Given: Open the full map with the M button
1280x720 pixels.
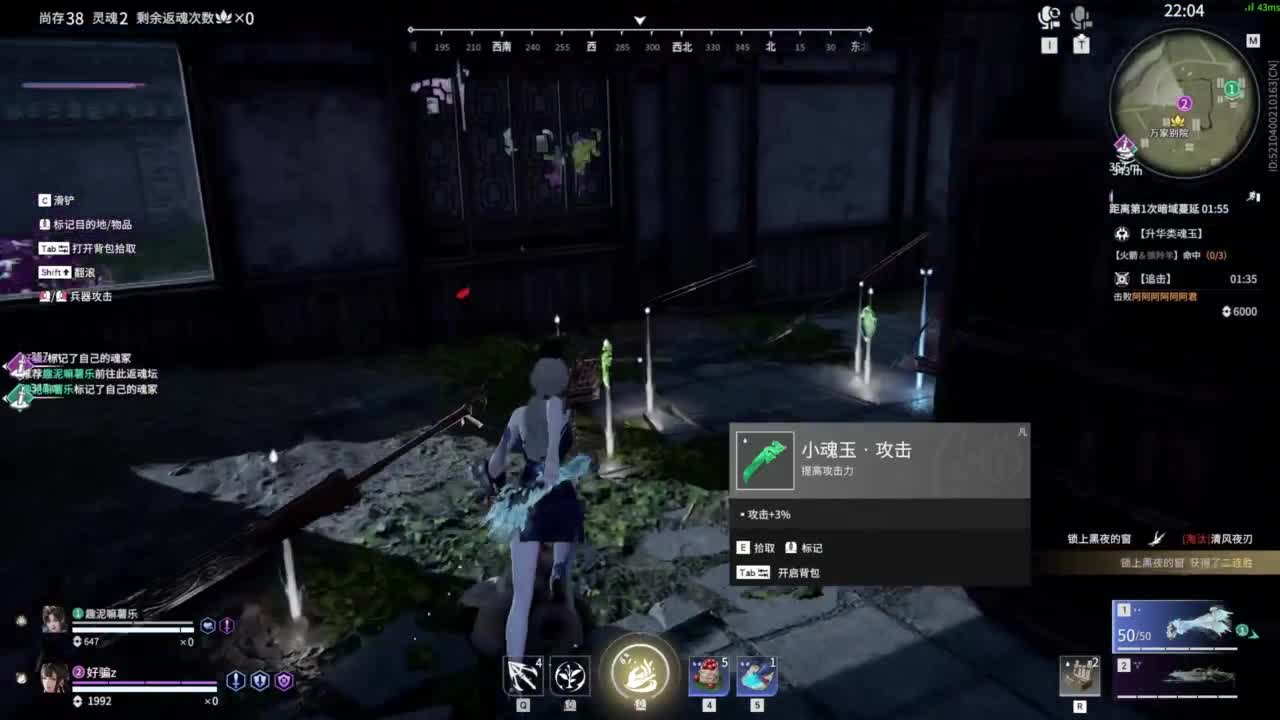Looking at the screenshot, I should click(1252, 40).
